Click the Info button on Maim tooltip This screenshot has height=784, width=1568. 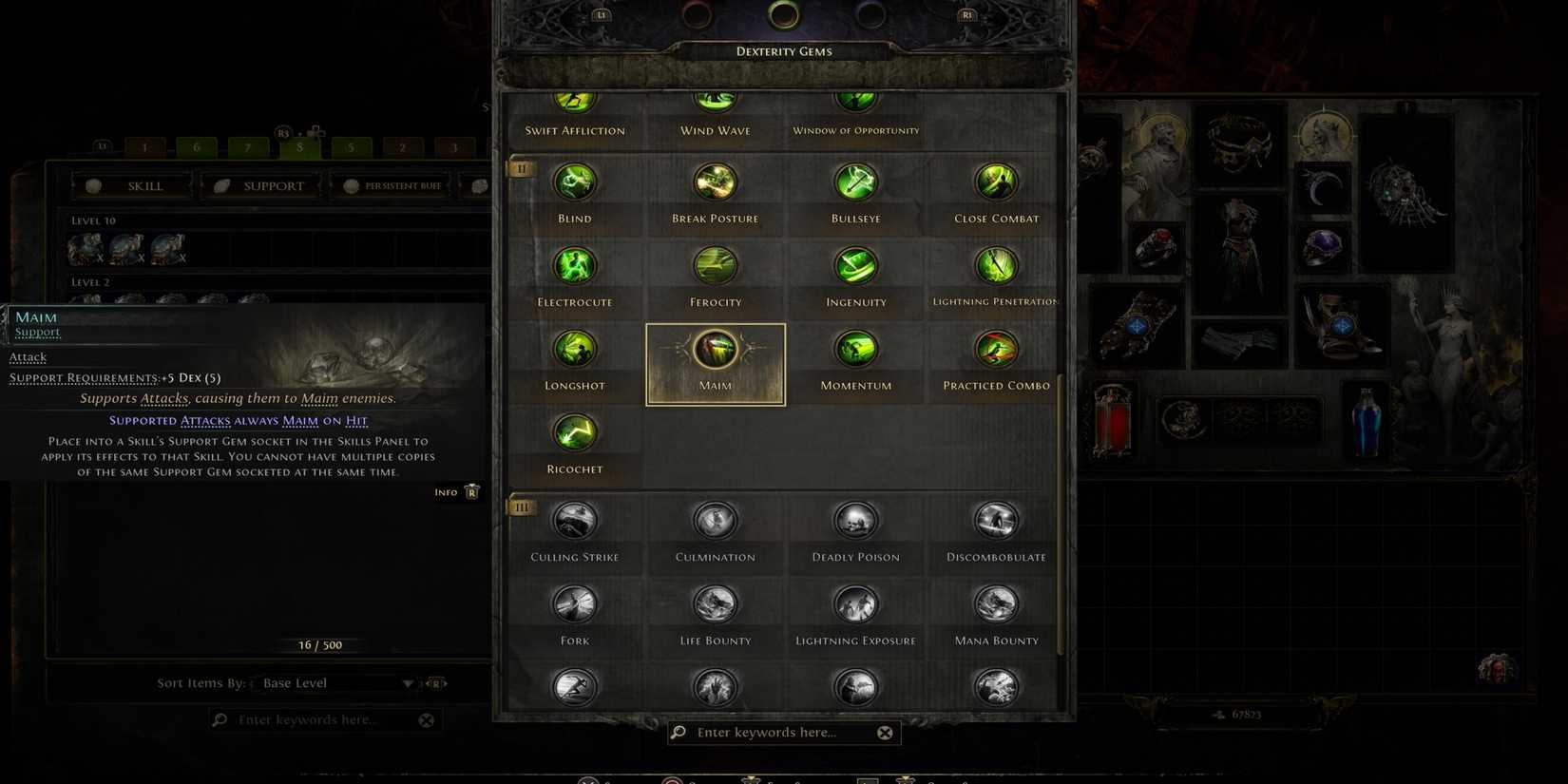[x=456, y=491]
